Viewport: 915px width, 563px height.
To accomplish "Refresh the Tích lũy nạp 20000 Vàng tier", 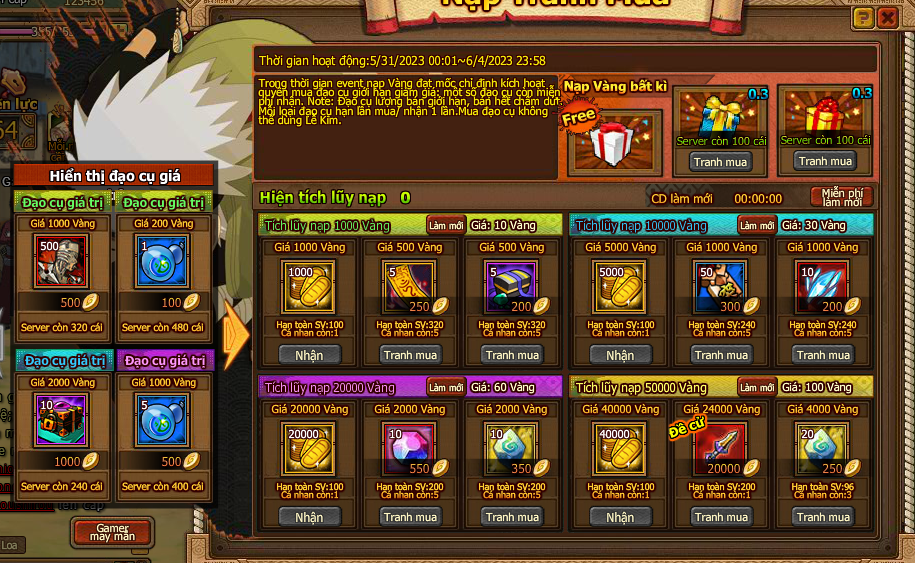I will pos(445,387).
